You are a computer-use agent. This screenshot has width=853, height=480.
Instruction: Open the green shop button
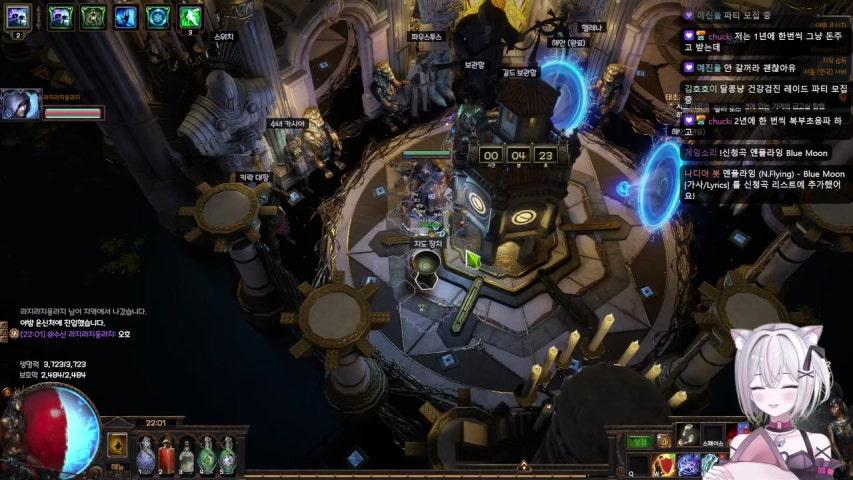(638, 441)
